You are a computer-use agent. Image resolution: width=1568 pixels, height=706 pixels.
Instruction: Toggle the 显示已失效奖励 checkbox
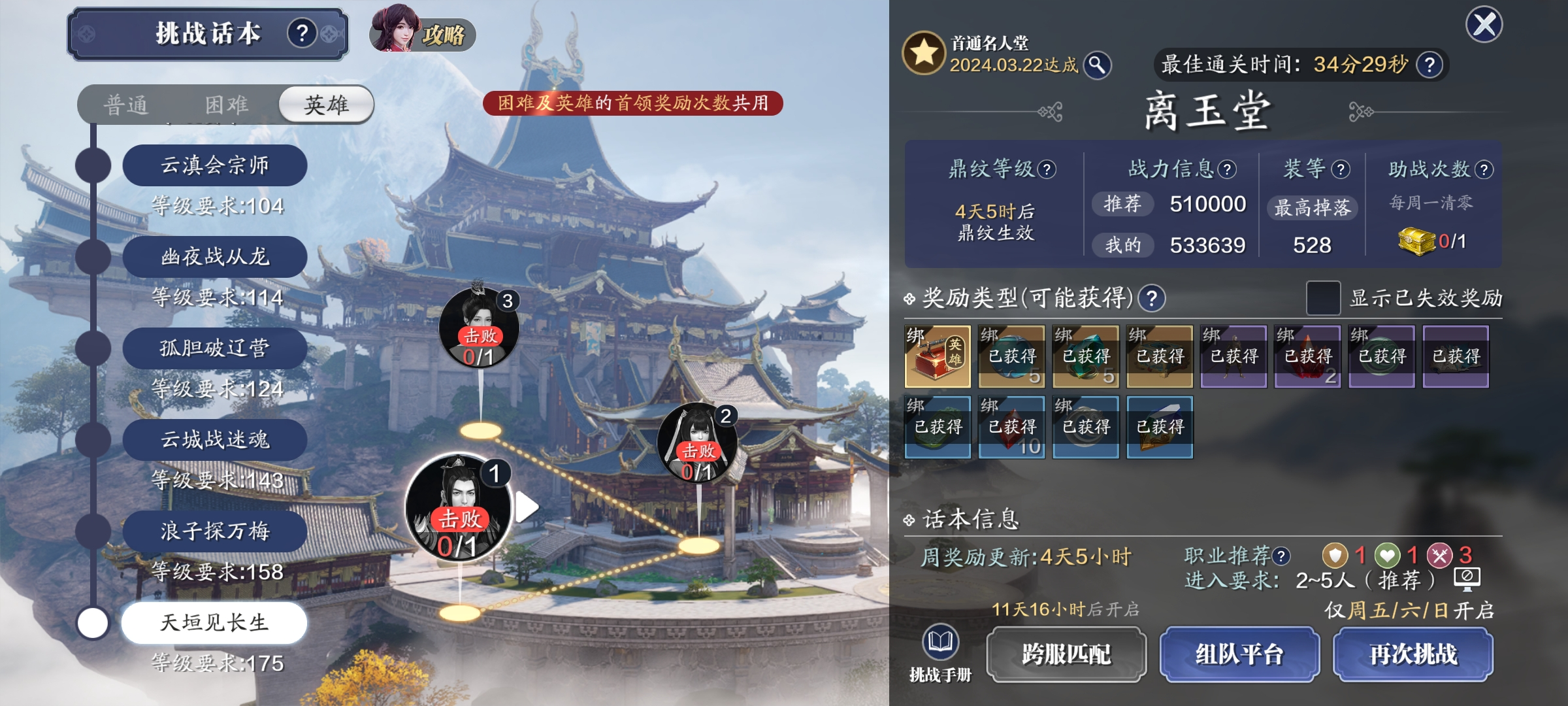point(1323,298)
